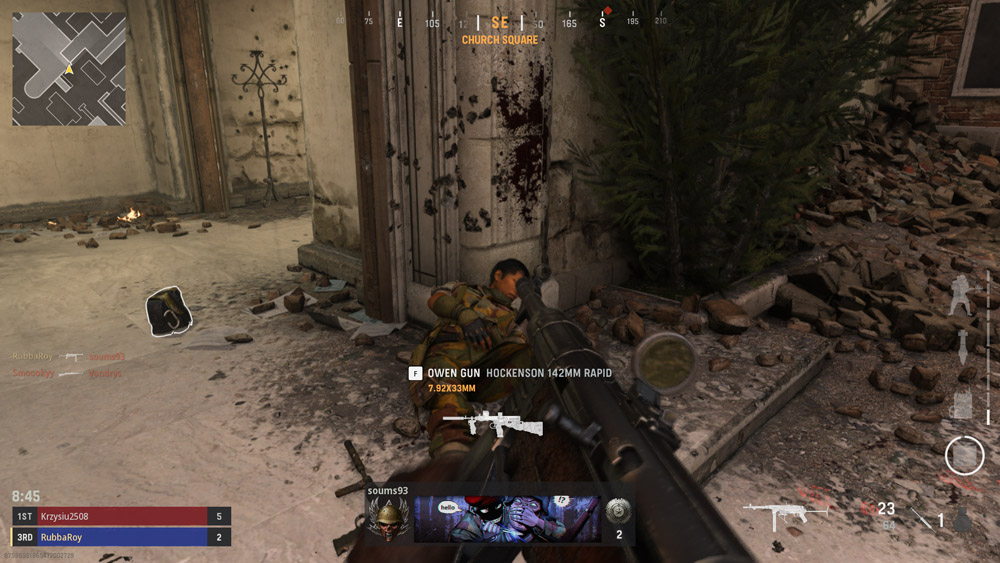Click the equipped submachine gun icon
Screen dimensions: 1000x563
[x=786, y=516]
